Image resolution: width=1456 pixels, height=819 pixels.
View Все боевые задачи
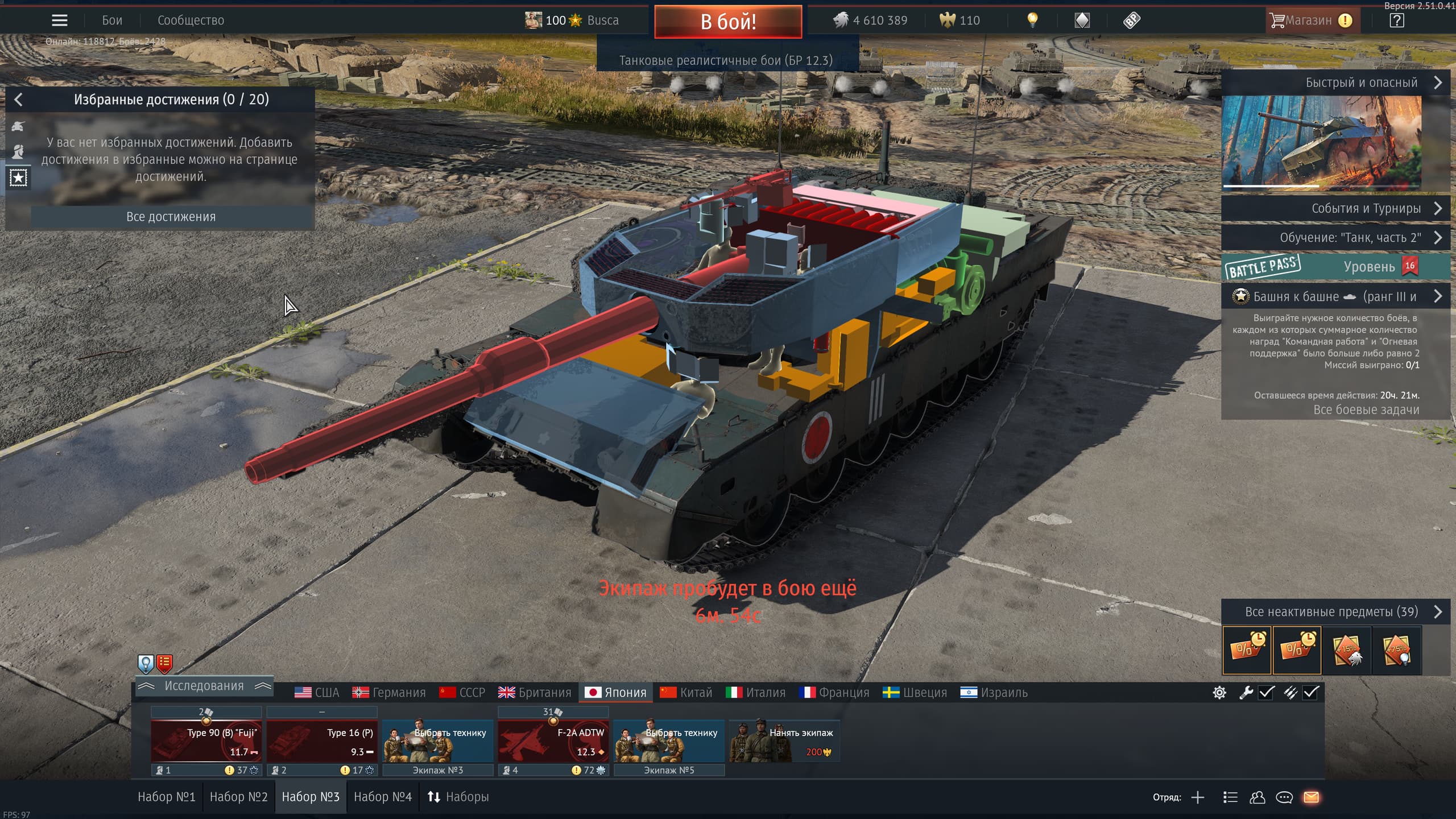coord(1366,409)
